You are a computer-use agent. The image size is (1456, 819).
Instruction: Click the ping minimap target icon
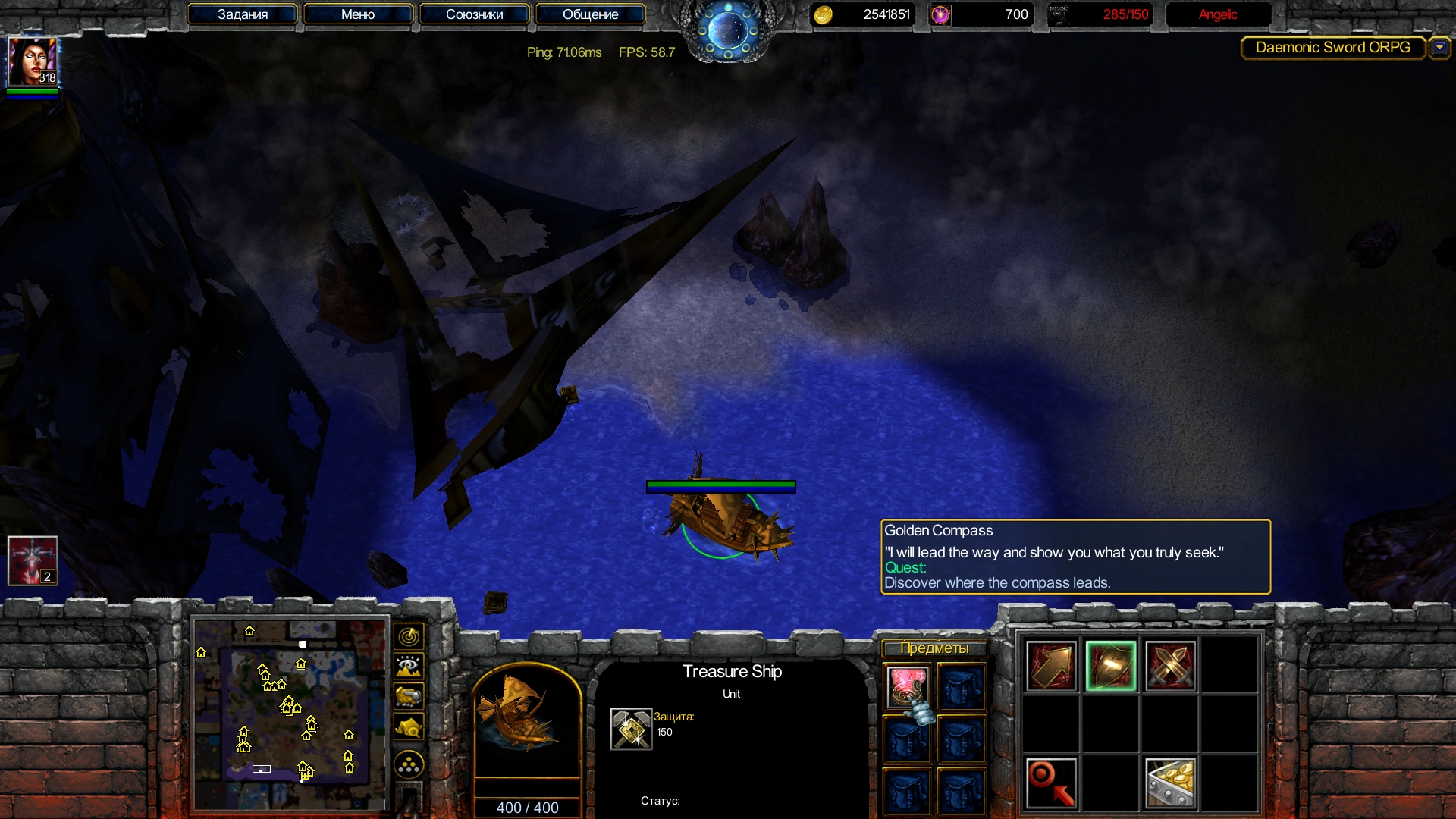pyautogui.click(x=409, y=635)
